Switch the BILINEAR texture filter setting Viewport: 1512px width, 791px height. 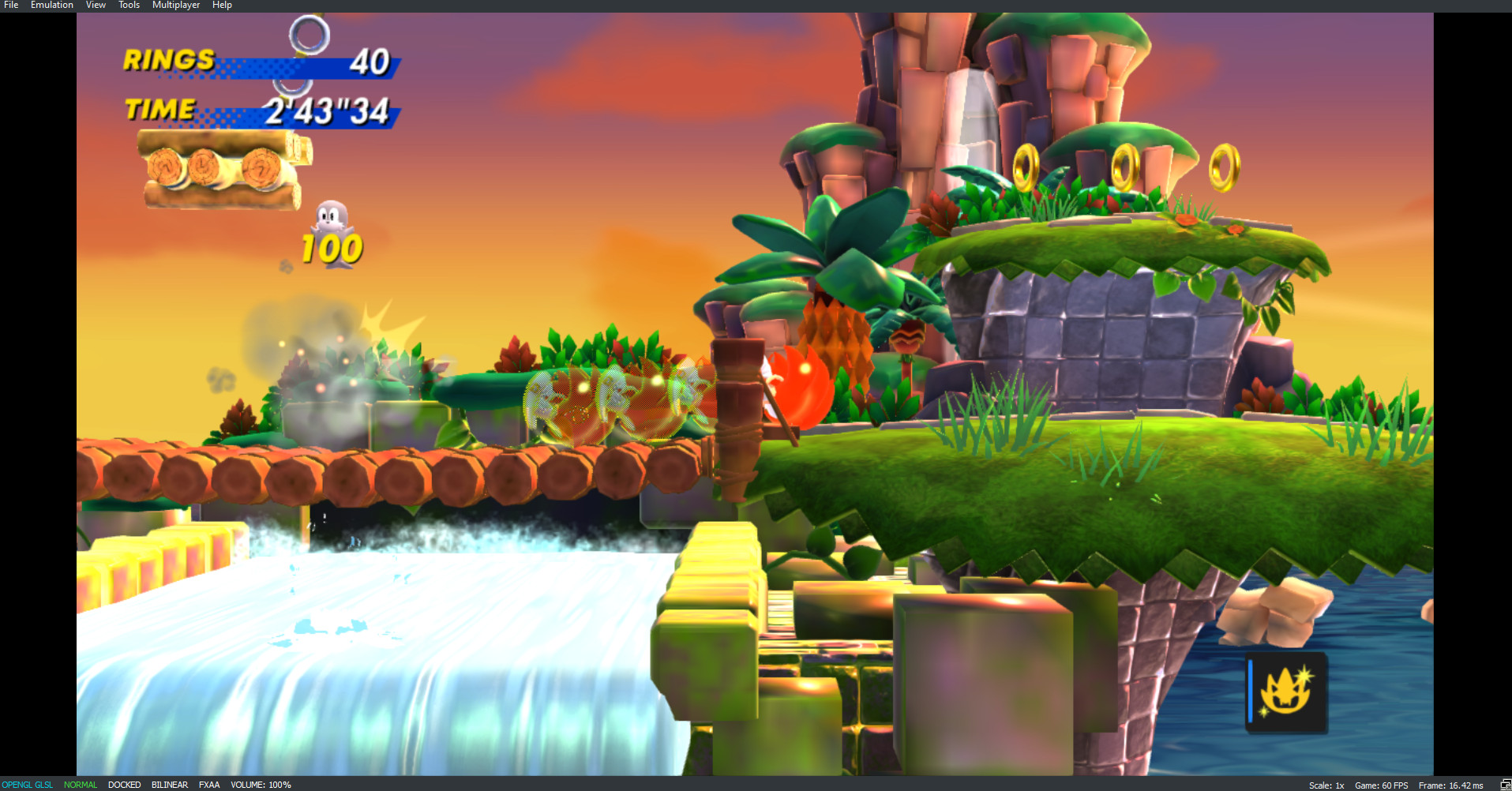169,784
